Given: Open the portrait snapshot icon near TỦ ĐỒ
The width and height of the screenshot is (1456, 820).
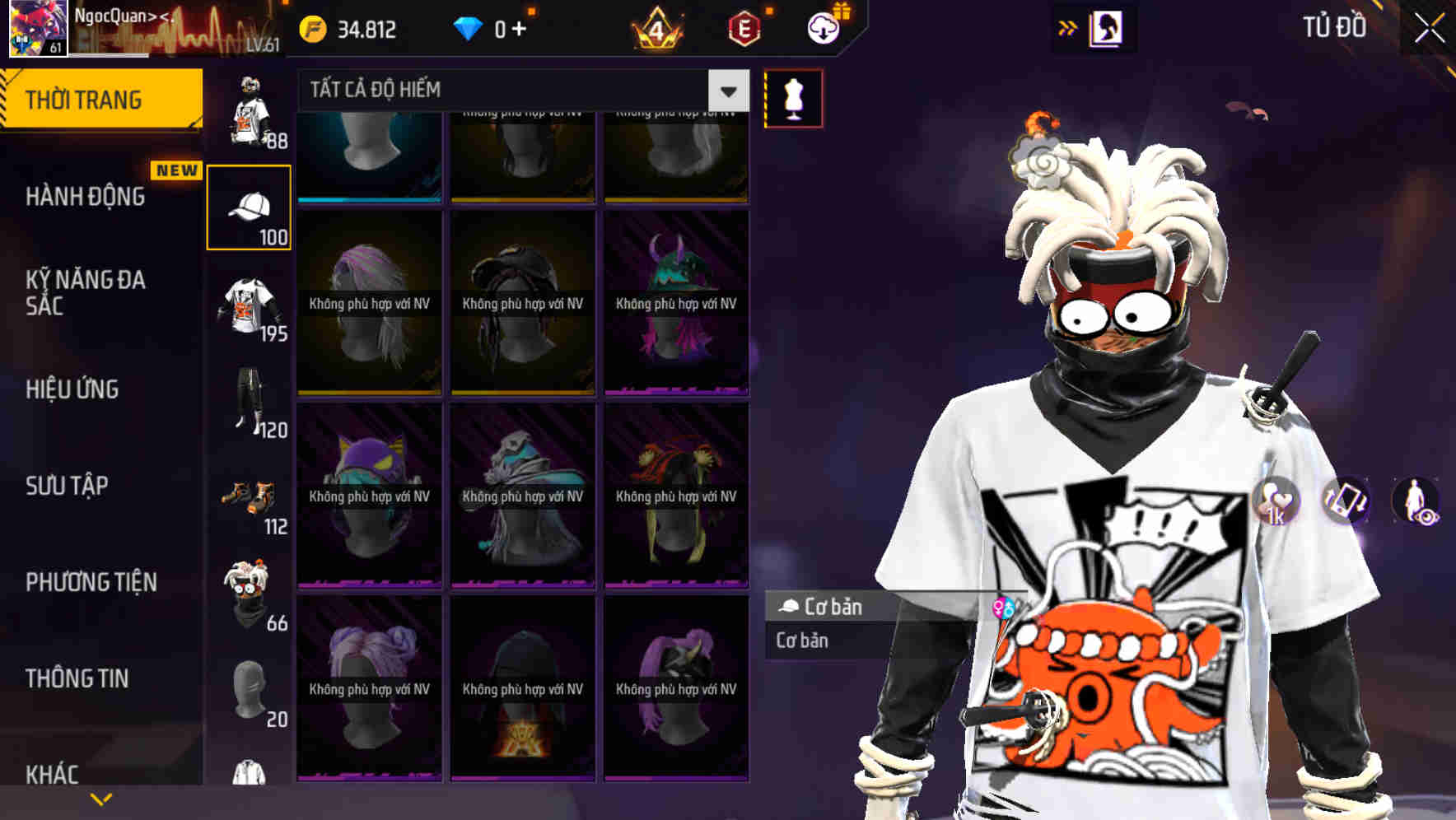Looking at the screenshot, I should [1105, 27].
